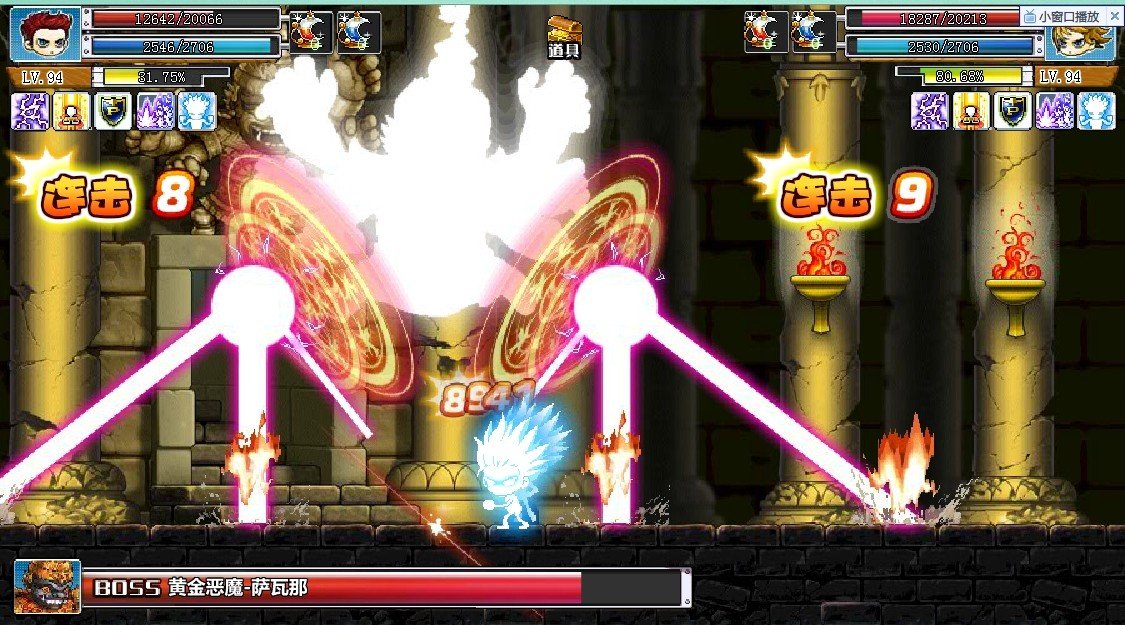Select blond player's icy spiky-hair figure icon
Viewport: 1125px width, 625px height.
[x=1096, y=110]
